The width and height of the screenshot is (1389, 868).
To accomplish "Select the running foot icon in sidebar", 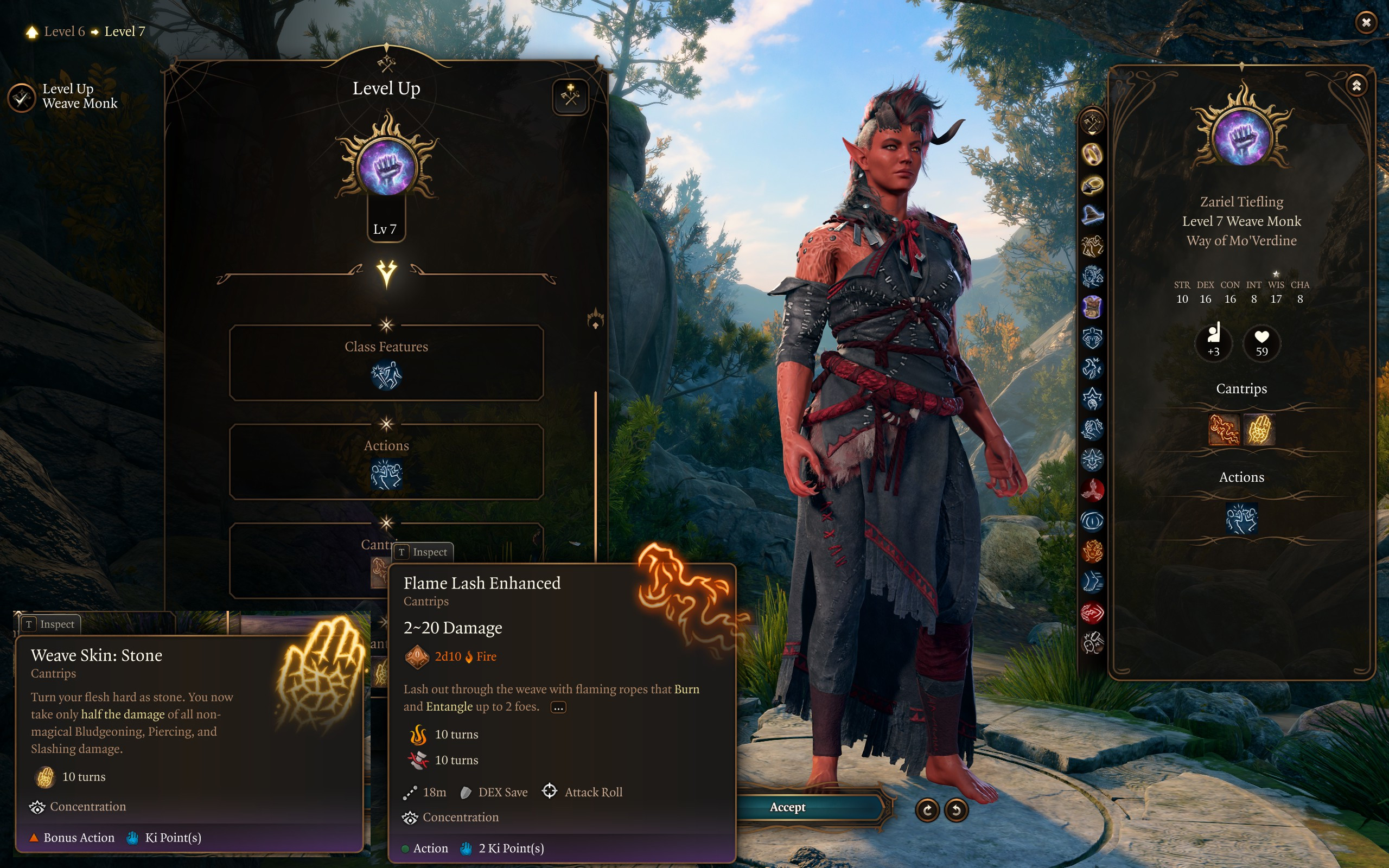I will point(1092,582).
